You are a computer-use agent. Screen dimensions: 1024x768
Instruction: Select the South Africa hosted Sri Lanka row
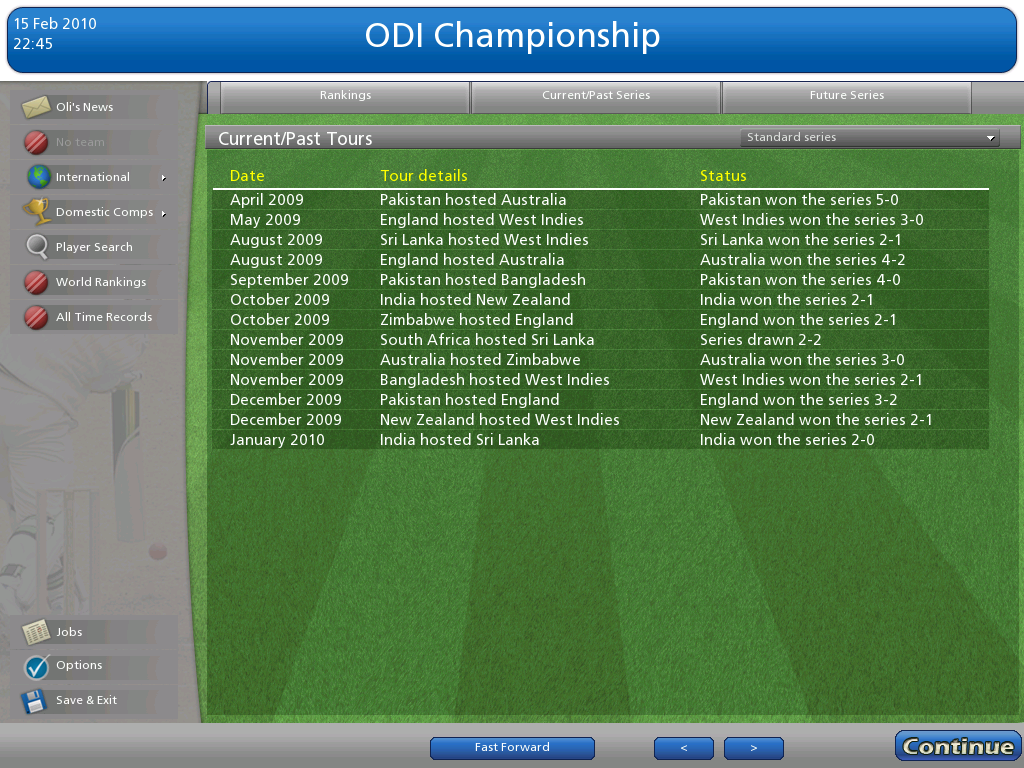coord(600,340)
